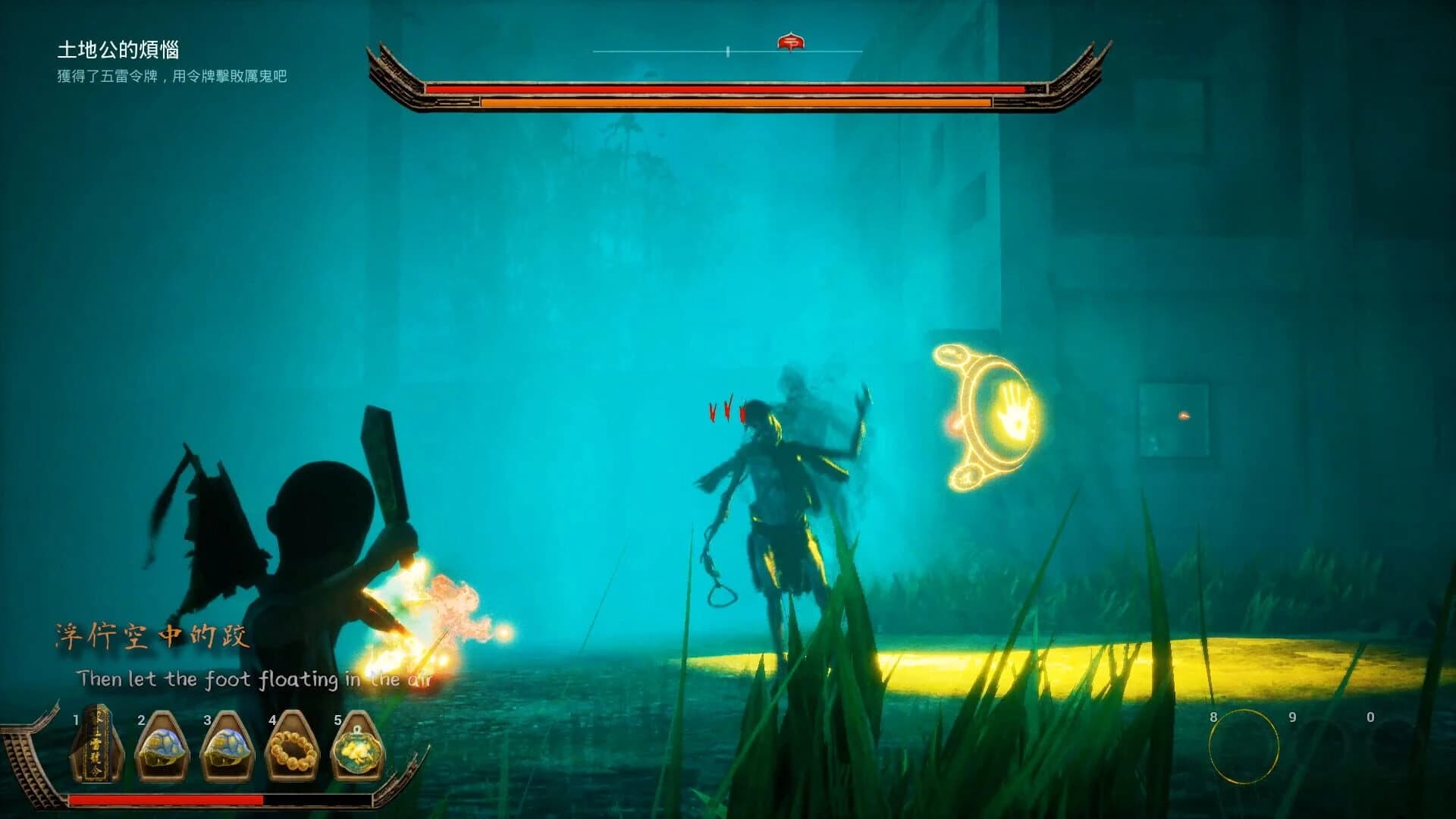Viewport: 1456px width, 819px height.
Task: Click the red lantern emblem above the boss bar
Action: (x=792, y=43)
